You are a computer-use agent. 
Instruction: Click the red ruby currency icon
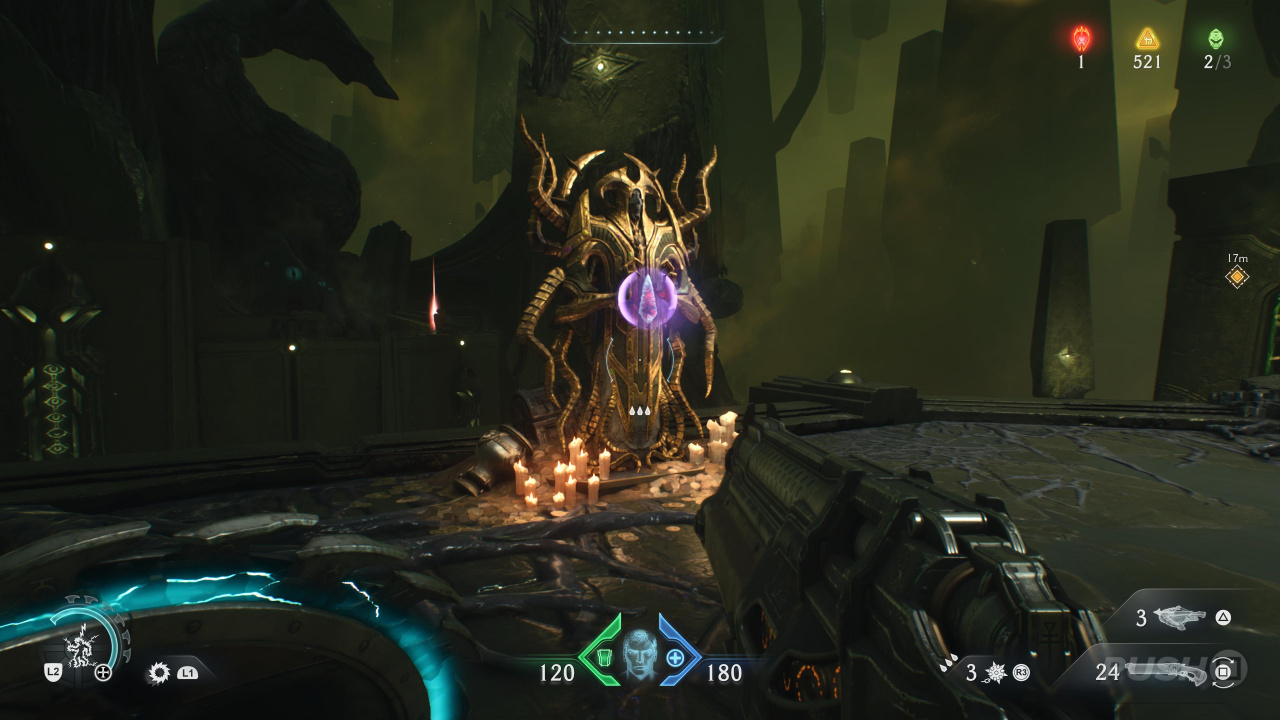pyautogui.click(x=1081, y=39)
